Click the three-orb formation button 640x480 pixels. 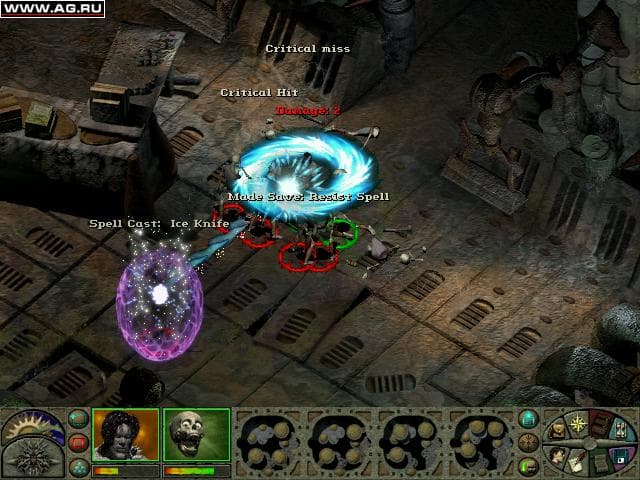pyautogui.click(x=78, y=465)
